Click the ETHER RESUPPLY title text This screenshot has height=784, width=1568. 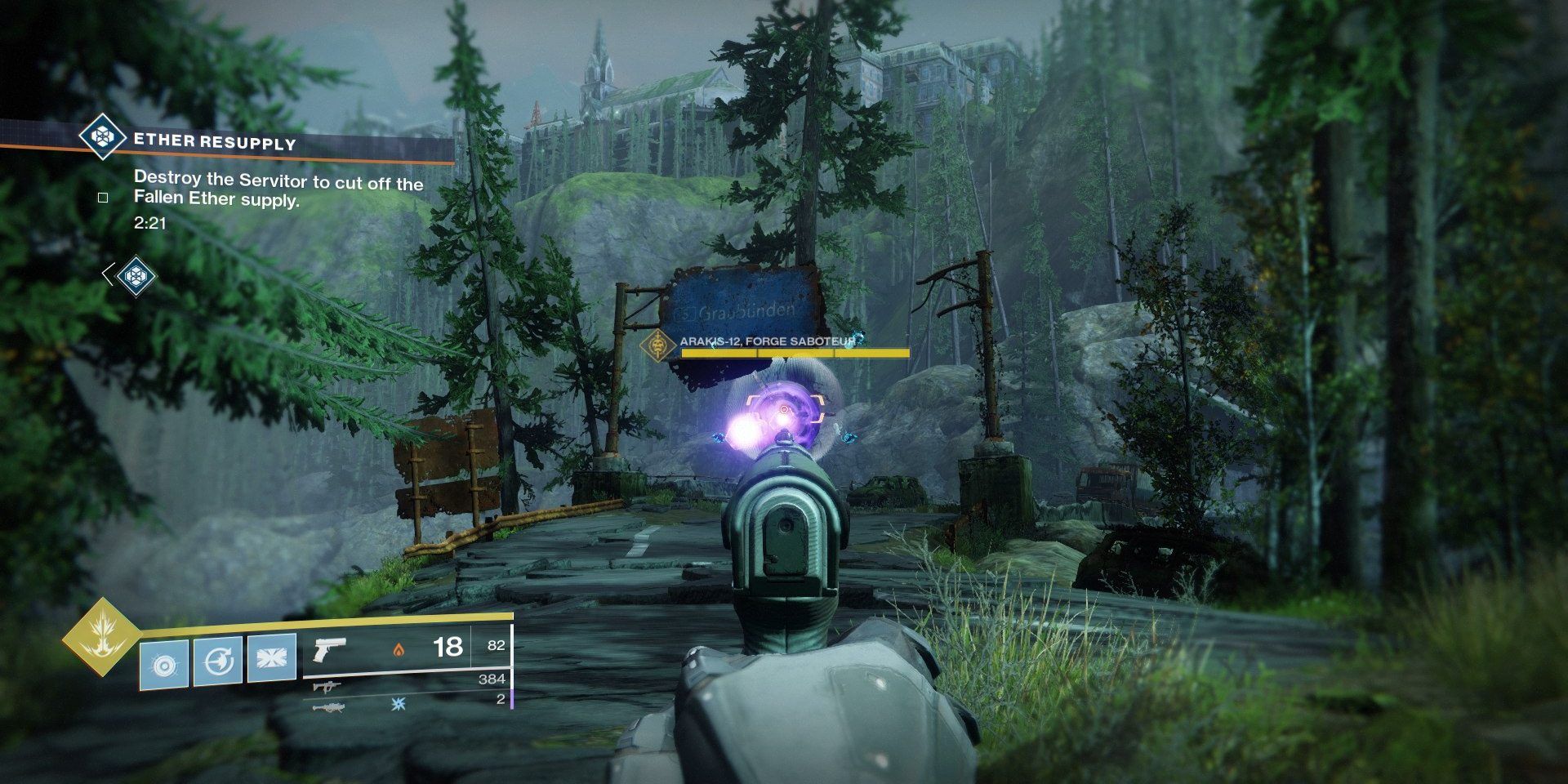[216, 140]
